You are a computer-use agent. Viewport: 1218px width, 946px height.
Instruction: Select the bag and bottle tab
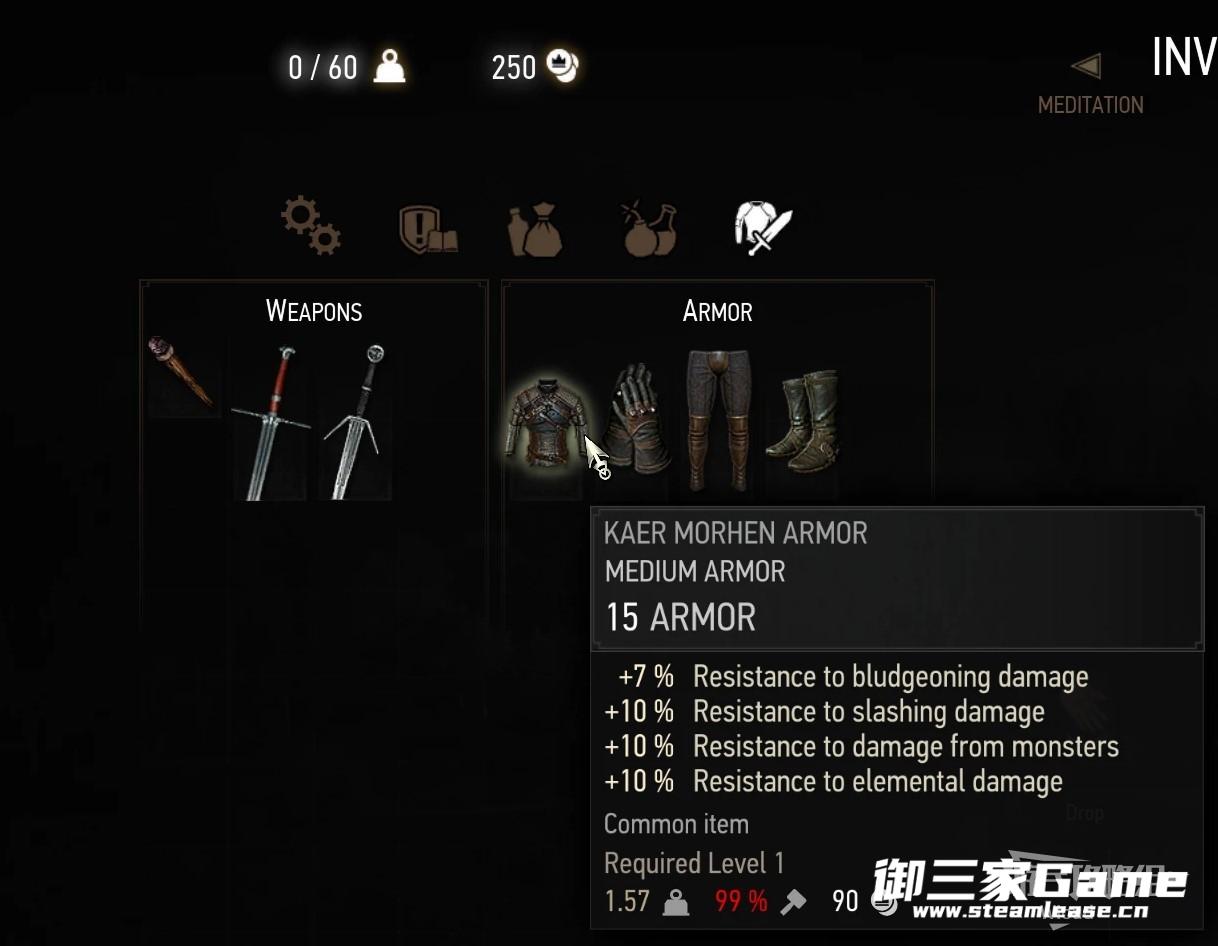[537, 228]
